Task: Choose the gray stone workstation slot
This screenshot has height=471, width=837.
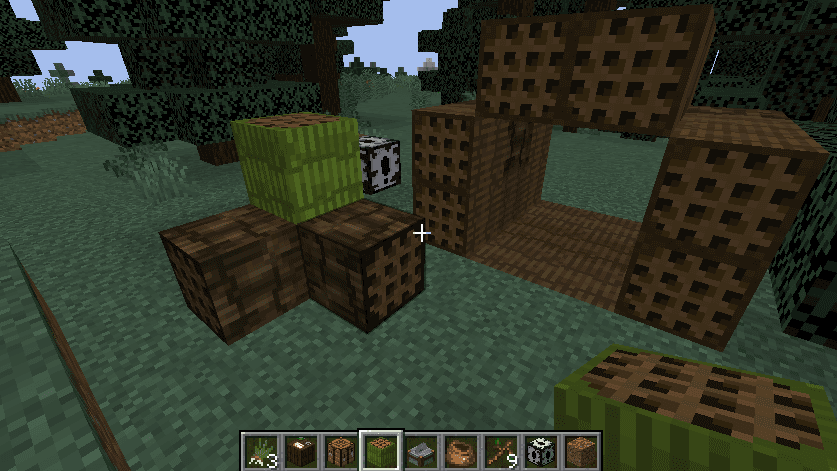Action: click(420, 451)
